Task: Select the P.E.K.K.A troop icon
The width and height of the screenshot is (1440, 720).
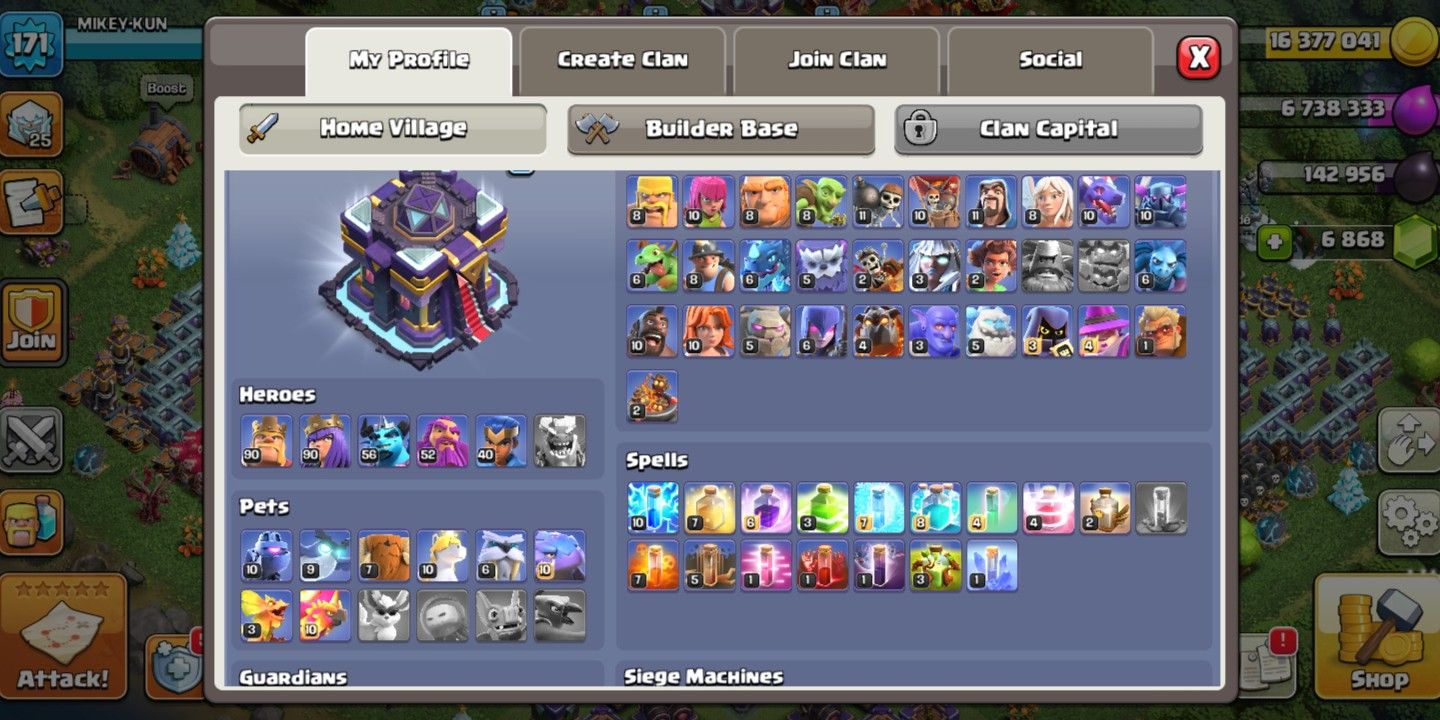Action: (x=1160, y=200)
